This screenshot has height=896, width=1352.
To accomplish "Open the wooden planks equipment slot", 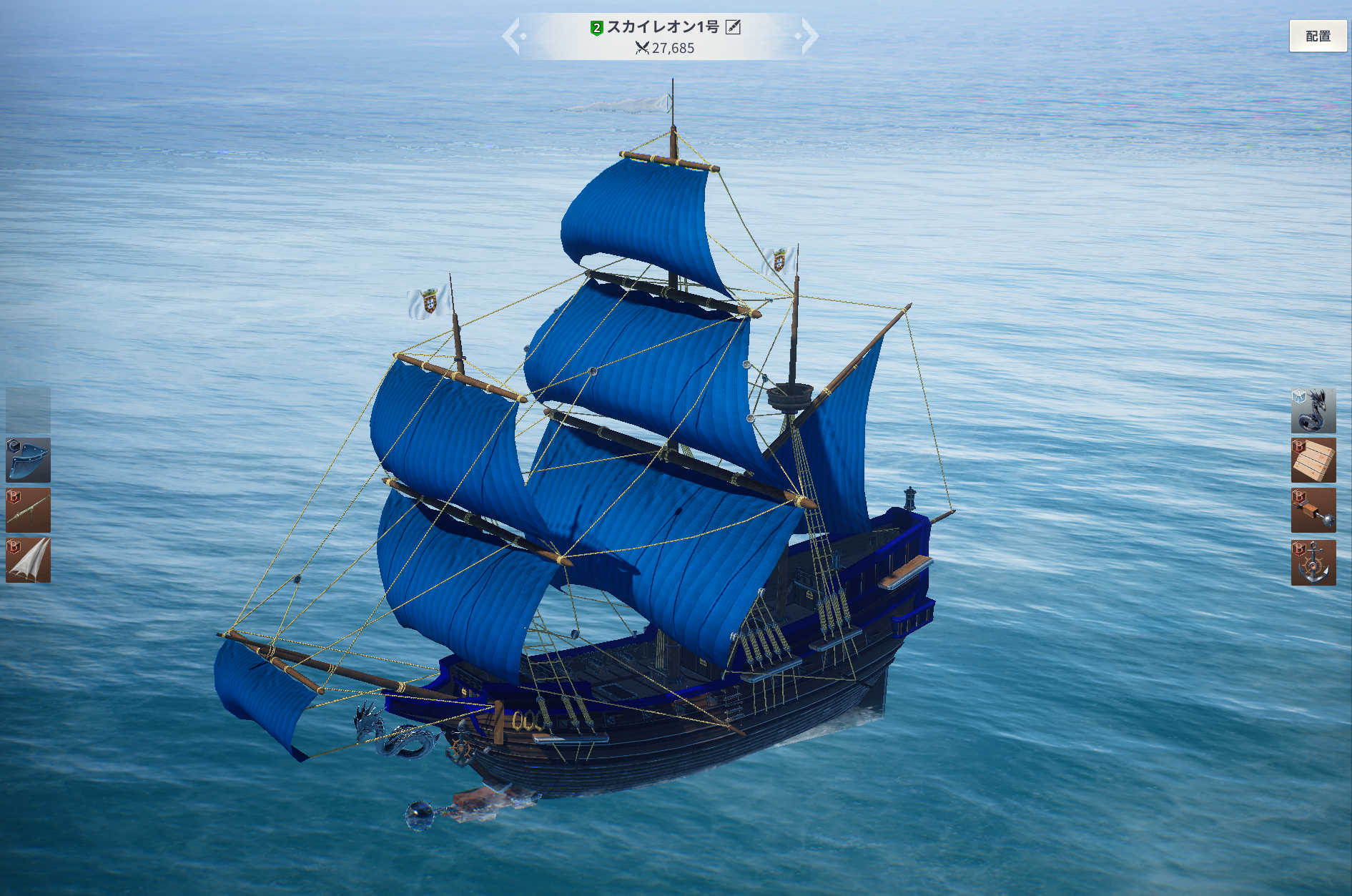I will 1313,461.
